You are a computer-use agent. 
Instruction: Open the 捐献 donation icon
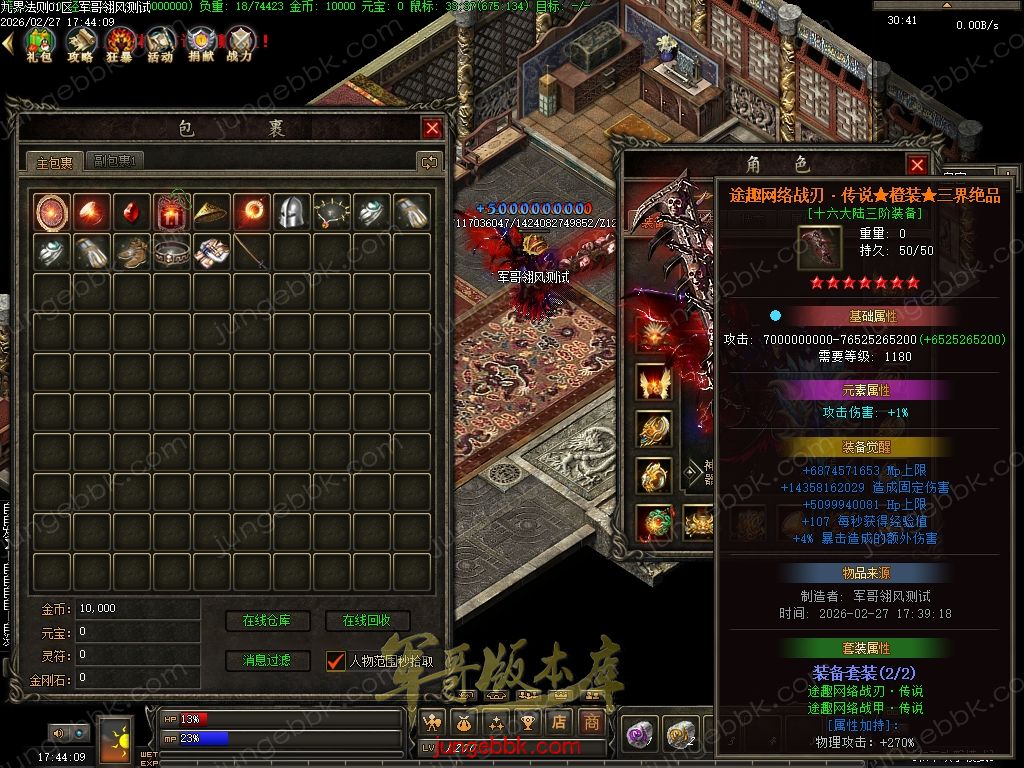200,44
